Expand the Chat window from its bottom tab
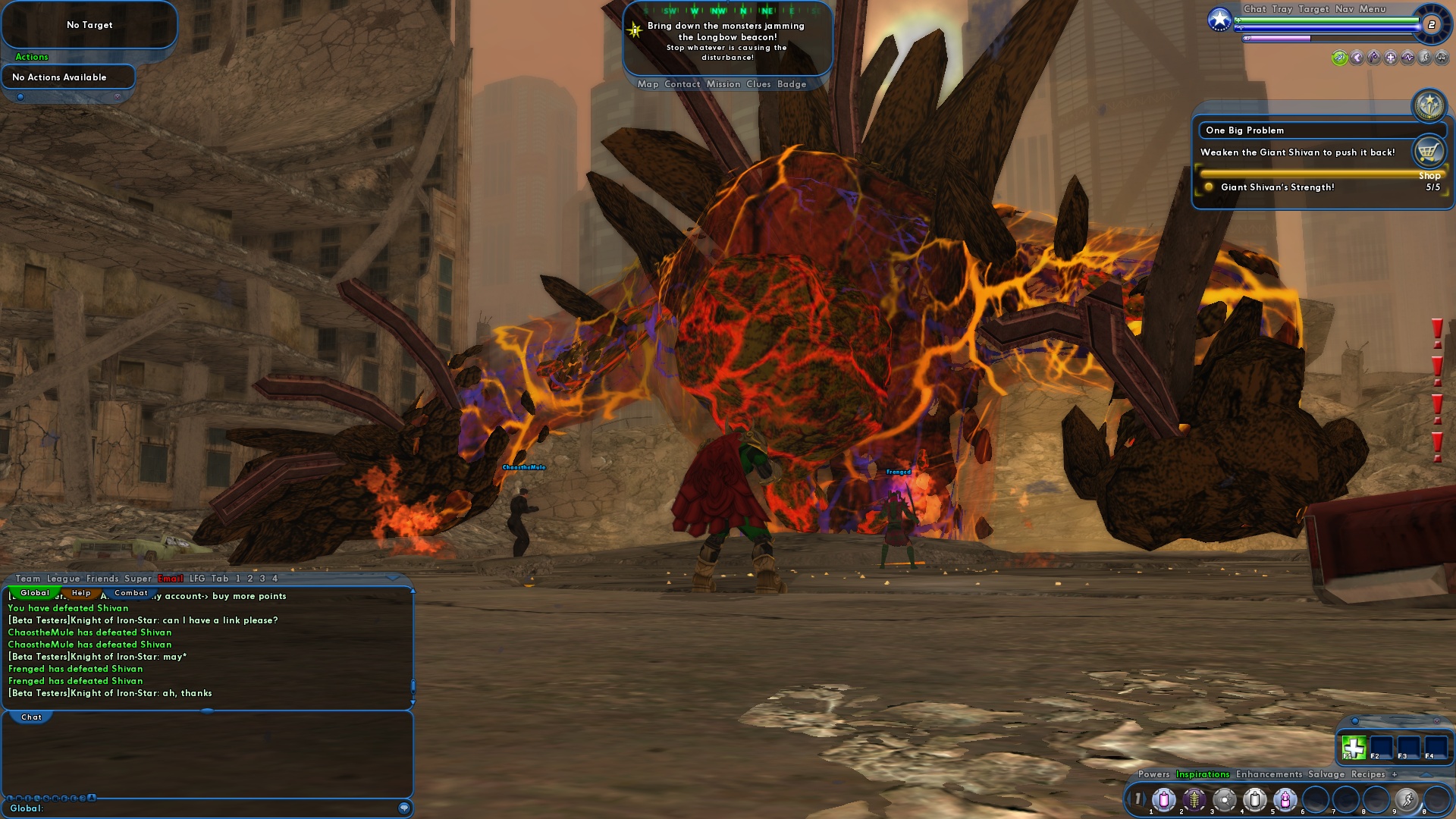 [x=31, y=716]
